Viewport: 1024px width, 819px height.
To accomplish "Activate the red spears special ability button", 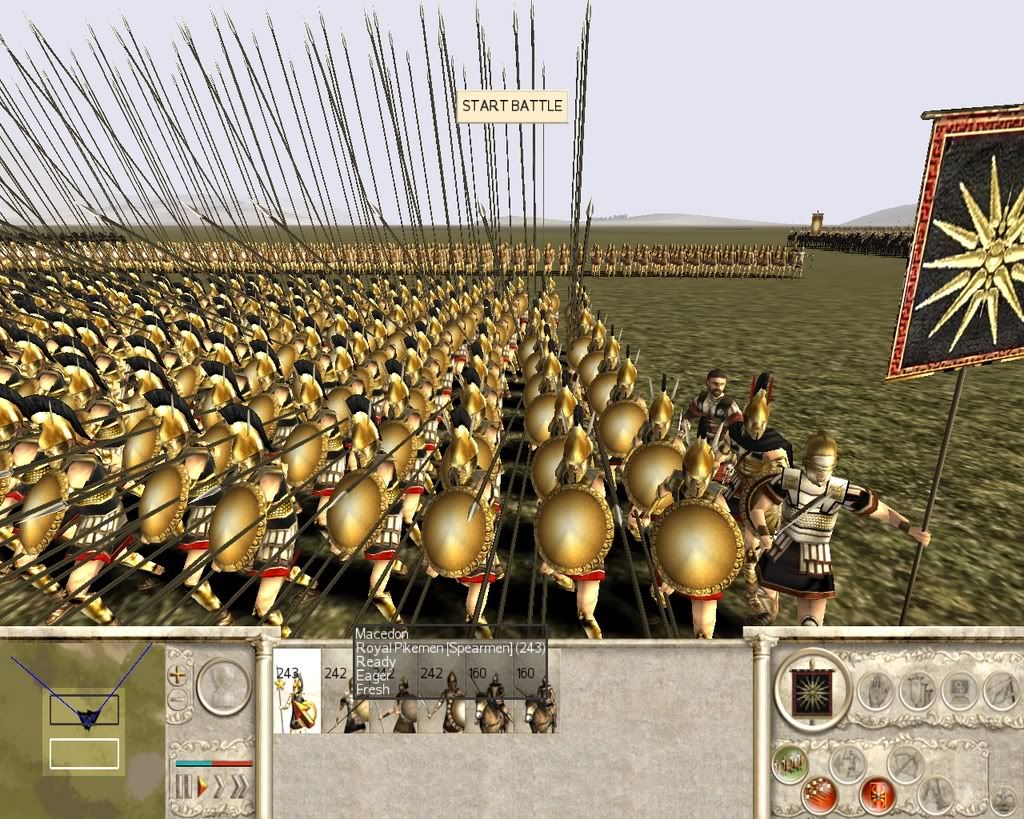I will click(819, 795).
